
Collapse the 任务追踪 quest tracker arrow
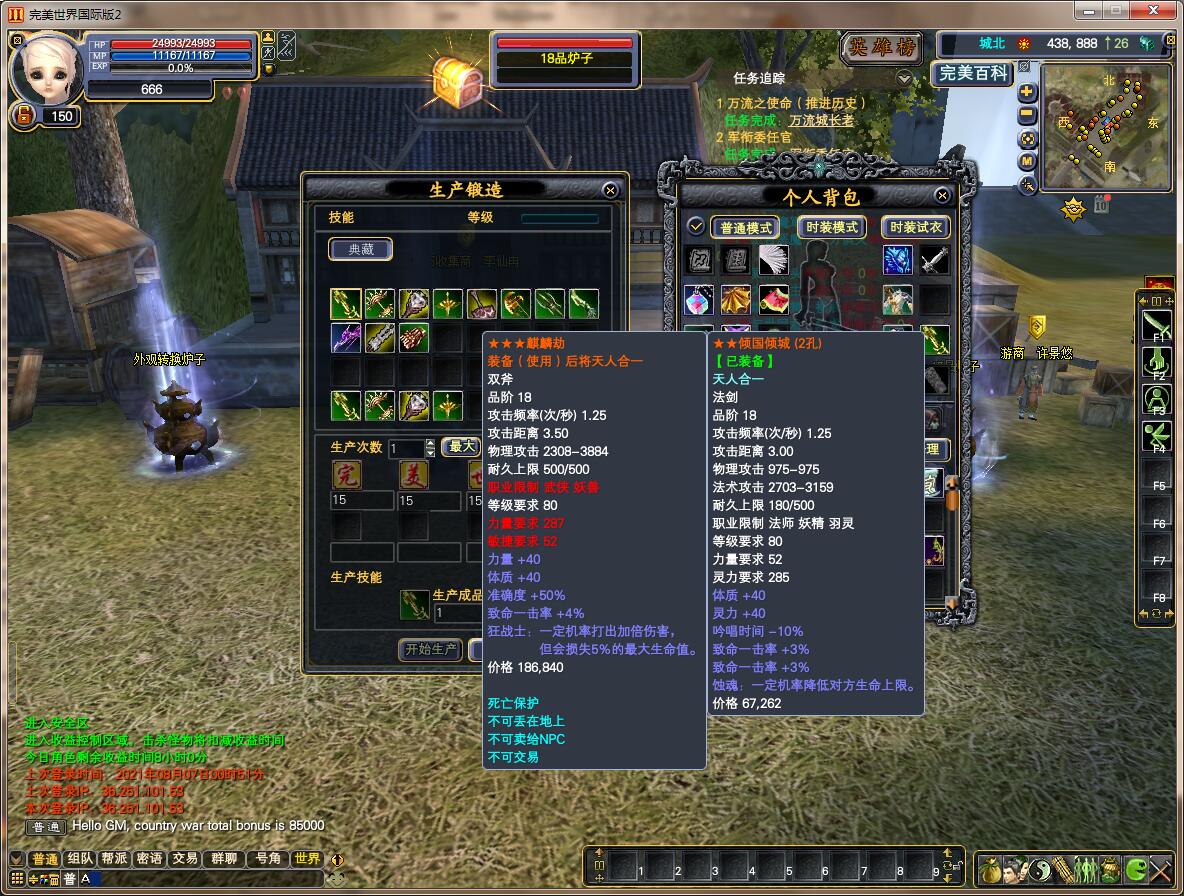click(904, 78)
